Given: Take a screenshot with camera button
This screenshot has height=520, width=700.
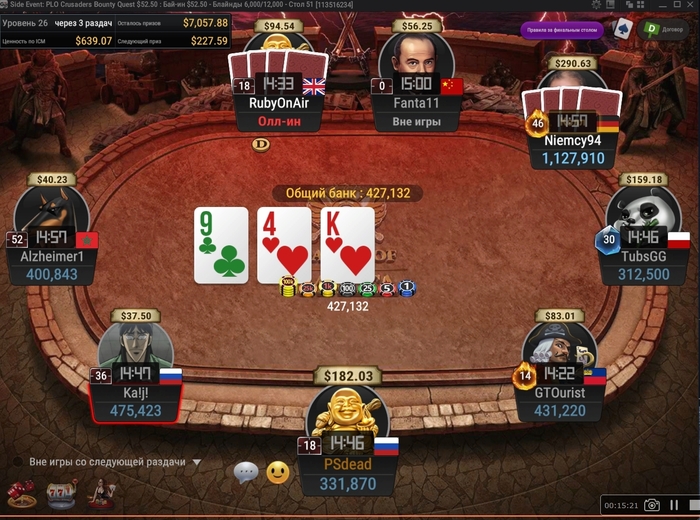Looking at the screenshot, I should coord(652,505).
